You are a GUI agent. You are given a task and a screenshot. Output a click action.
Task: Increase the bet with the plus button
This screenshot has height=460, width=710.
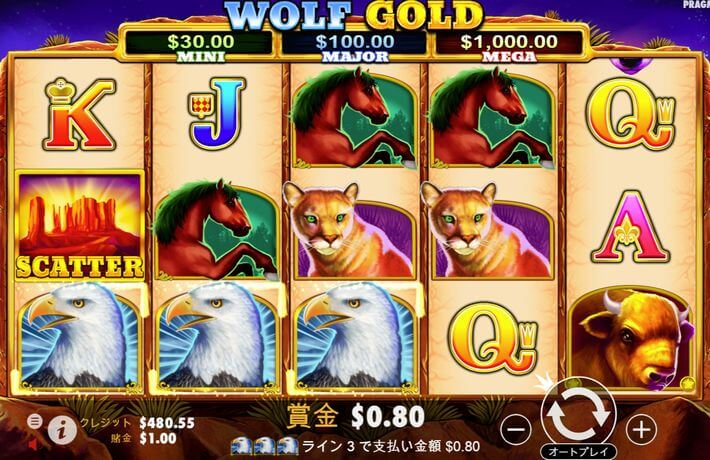pos(640,427)
